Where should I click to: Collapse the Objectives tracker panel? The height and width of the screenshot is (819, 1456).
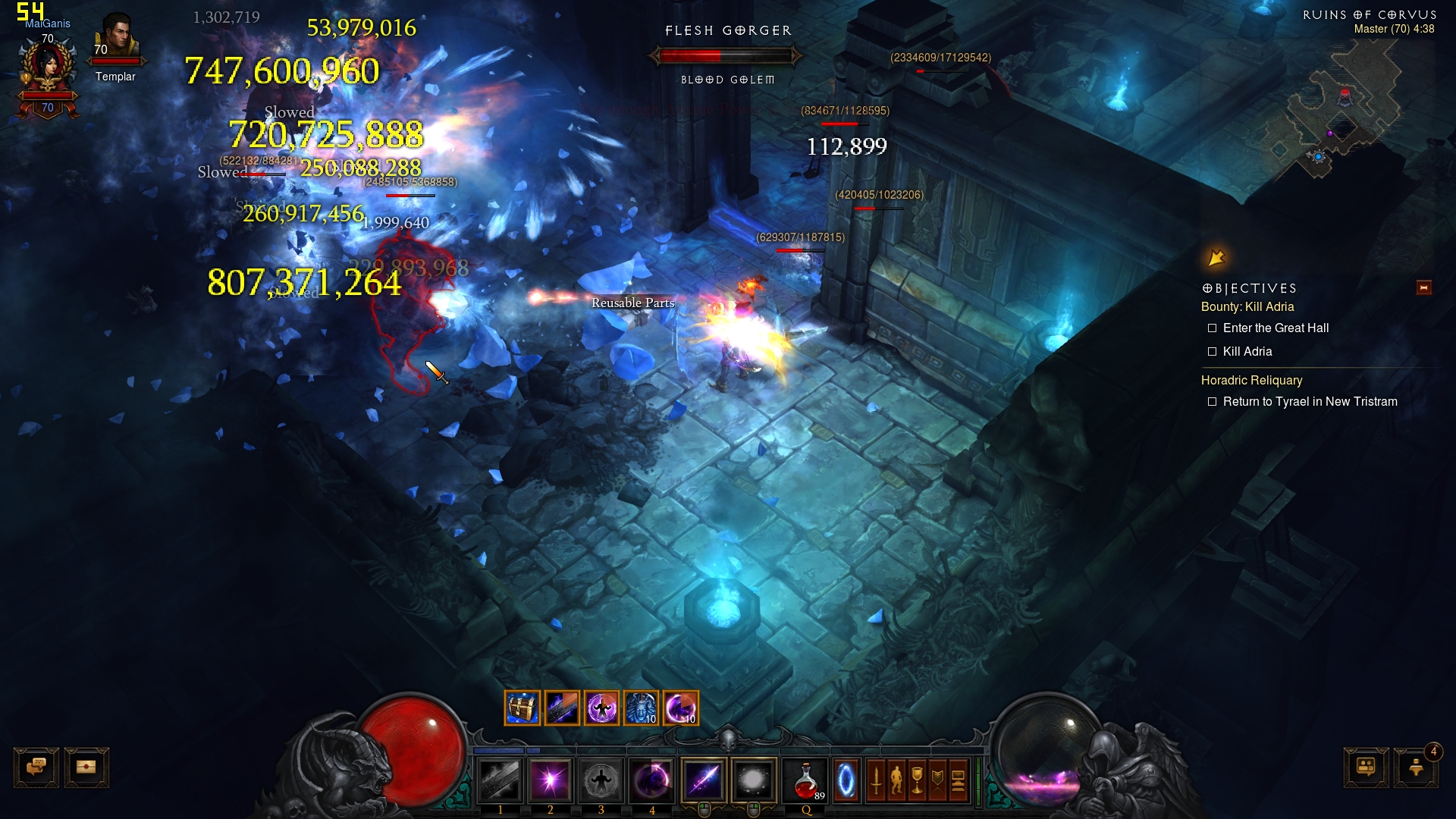click(x=1423, y=287)
